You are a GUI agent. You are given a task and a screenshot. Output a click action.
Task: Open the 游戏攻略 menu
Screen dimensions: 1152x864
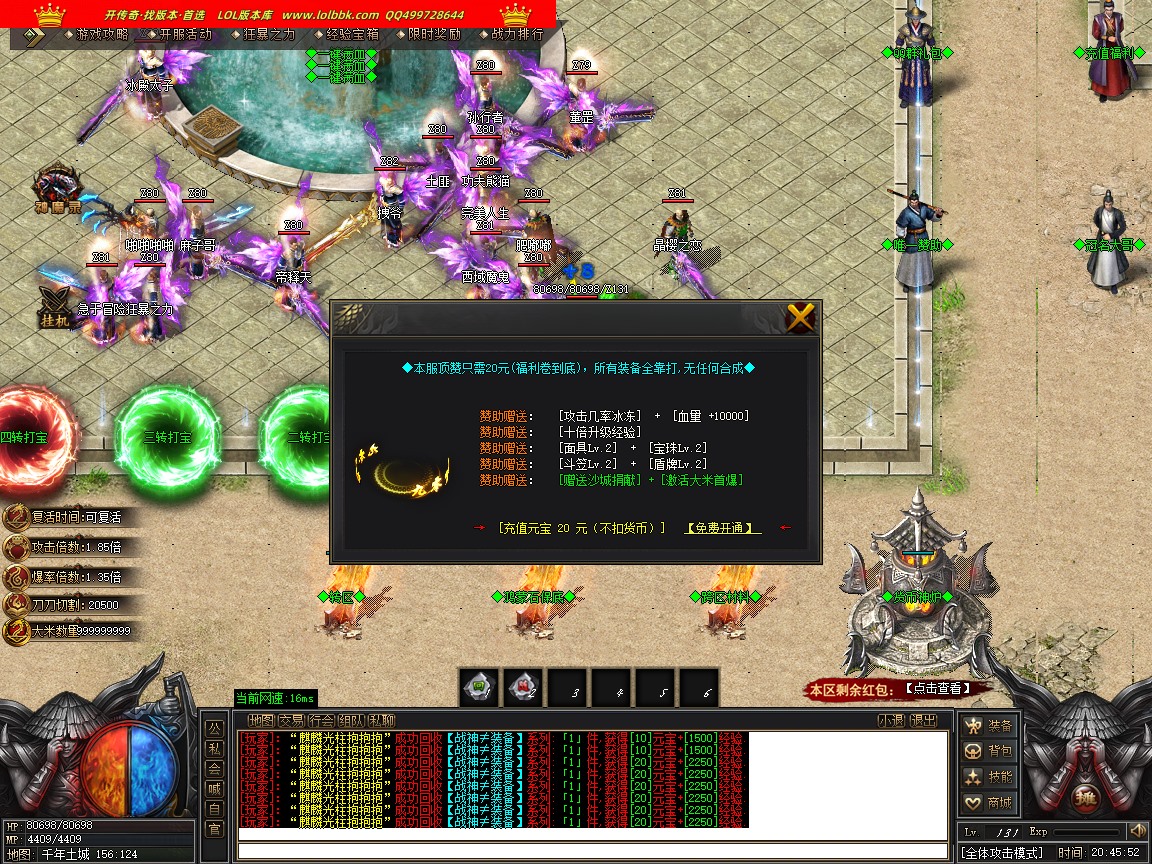(102, 34)
